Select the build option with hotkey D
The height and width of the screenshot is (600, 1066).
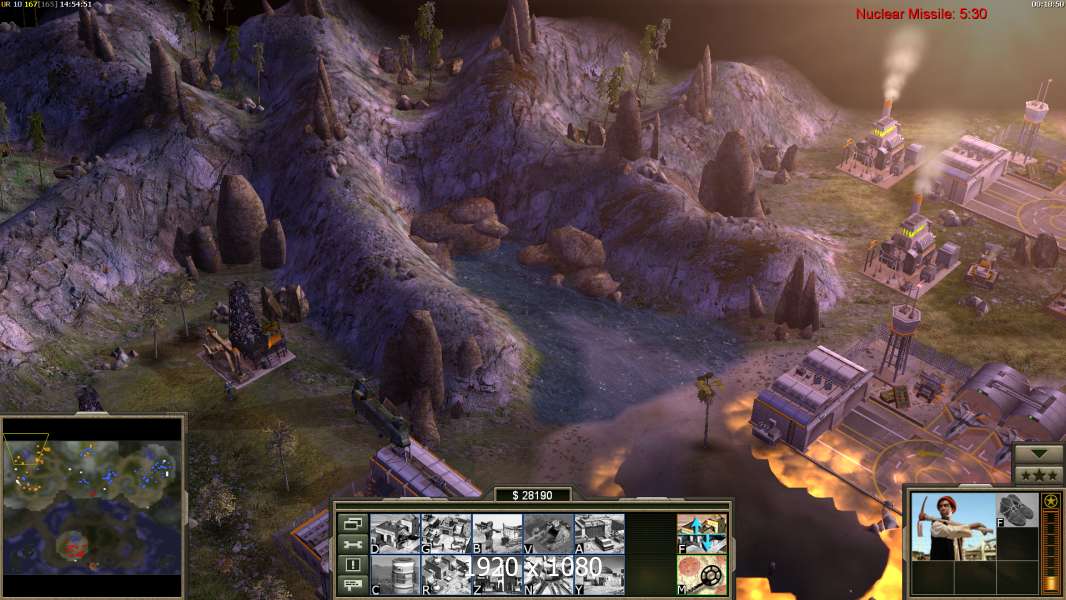tap(395, 533)
